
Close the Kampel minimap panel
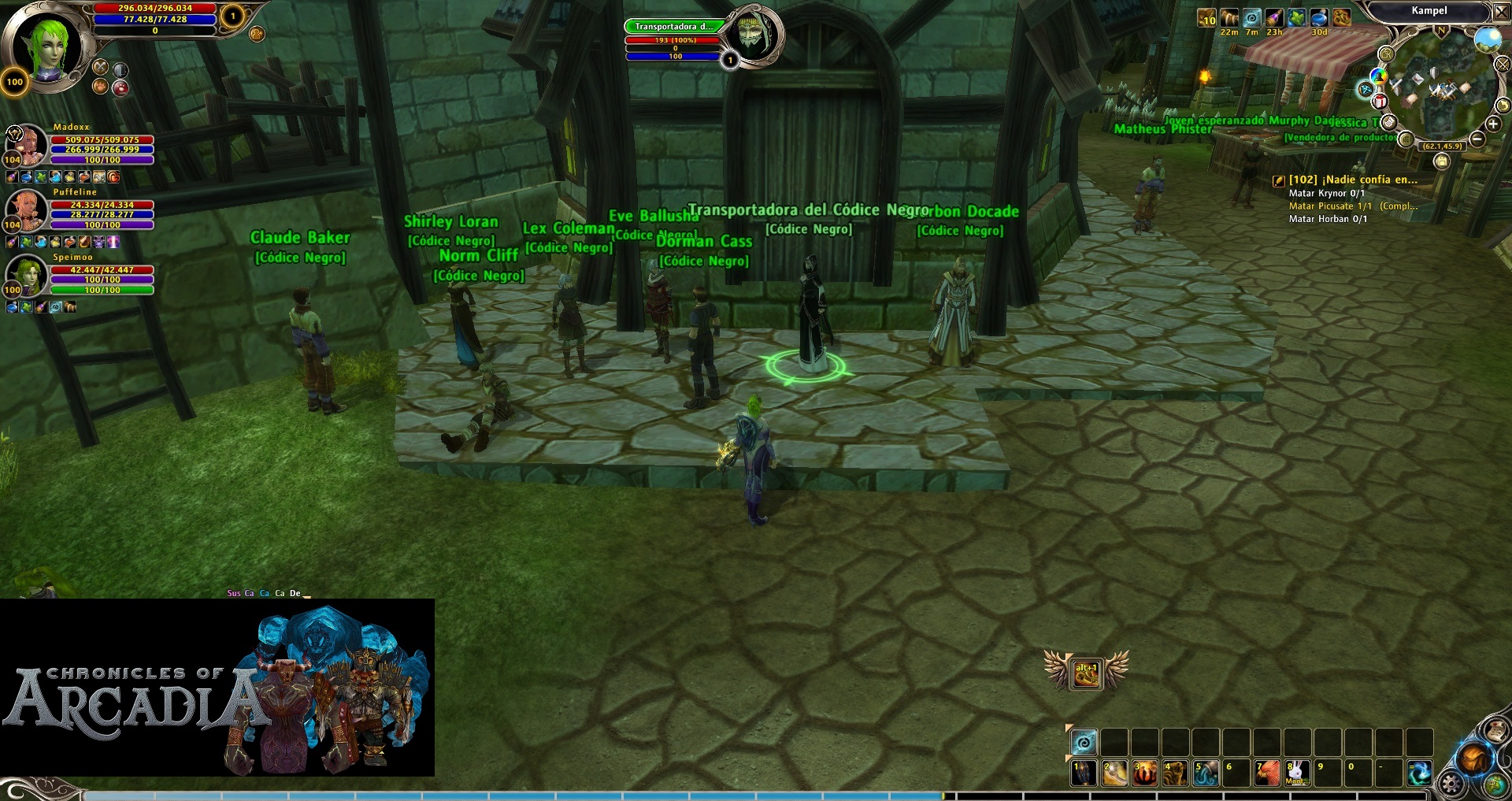pyautogui.click(x=1501, y=12)
